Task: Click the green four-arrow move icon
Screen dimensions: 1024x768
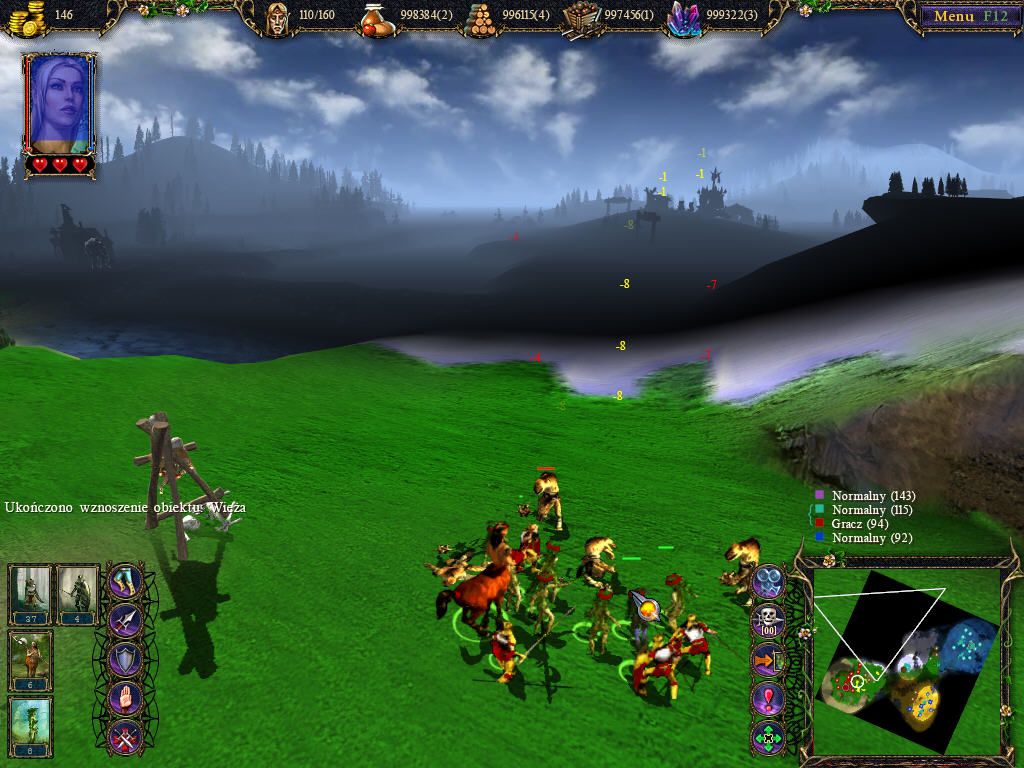Action: coord(768,738)
